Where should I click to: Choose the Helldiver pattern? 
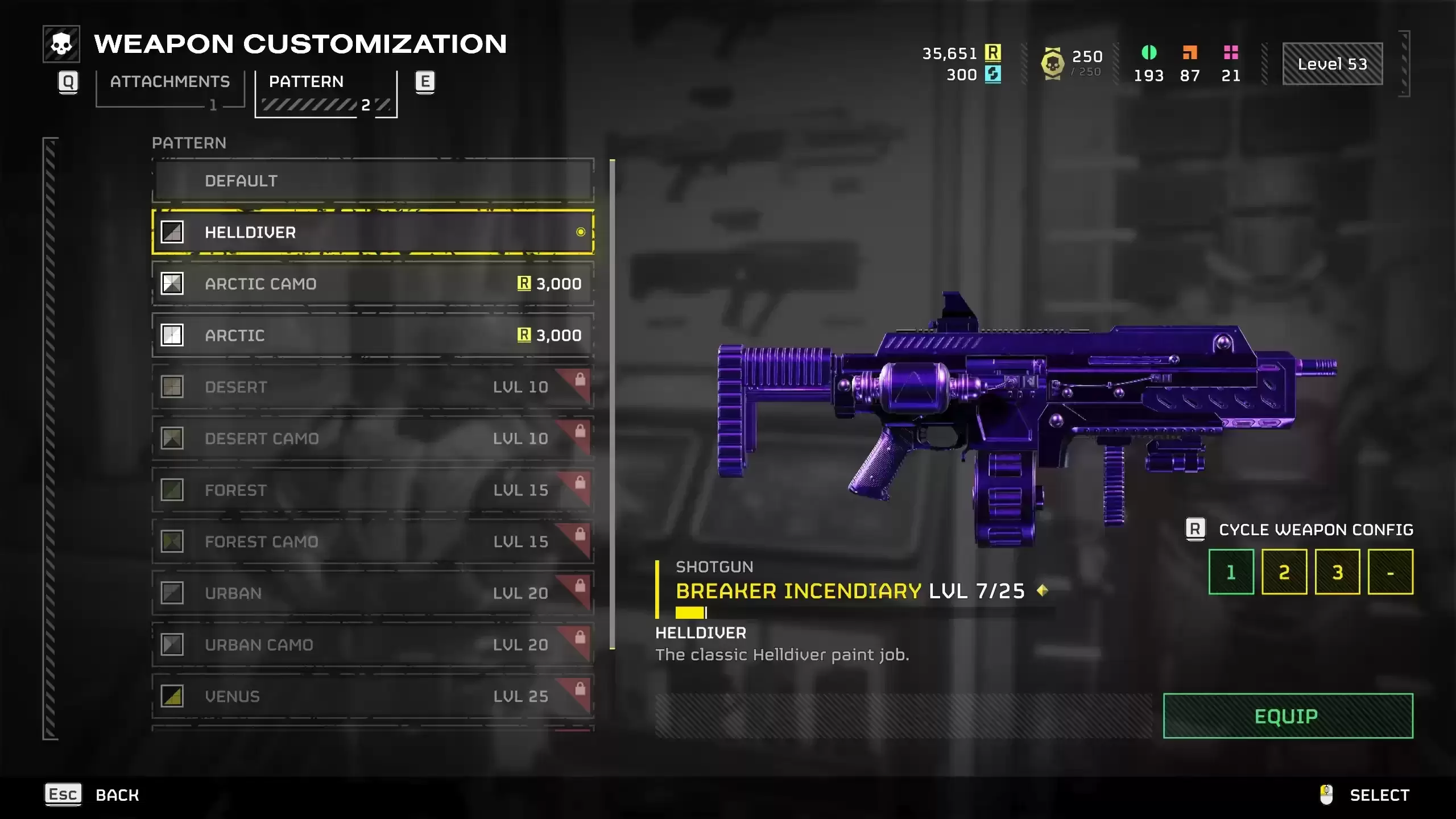pyautogui.click(x=373, y=232)
